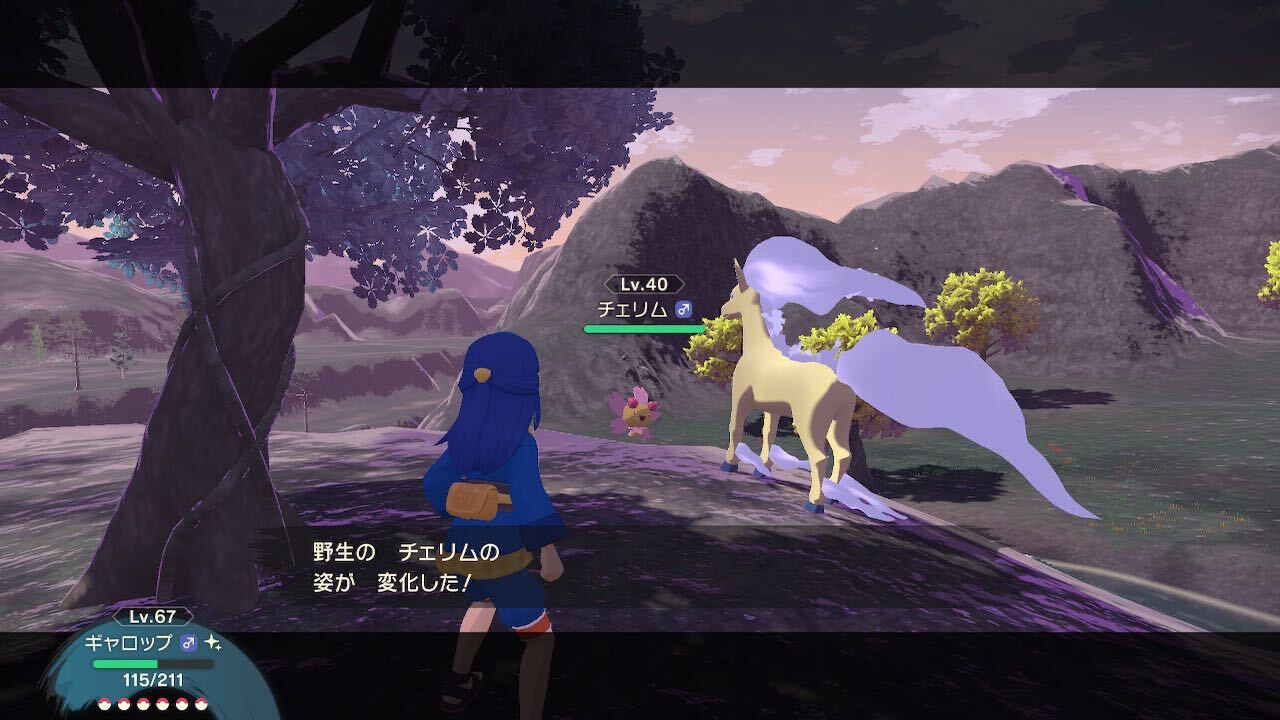This screenshot has height=720, width=1280.
Task: Select the first Poké Ball party icon
Action: [x=104, y=704]
